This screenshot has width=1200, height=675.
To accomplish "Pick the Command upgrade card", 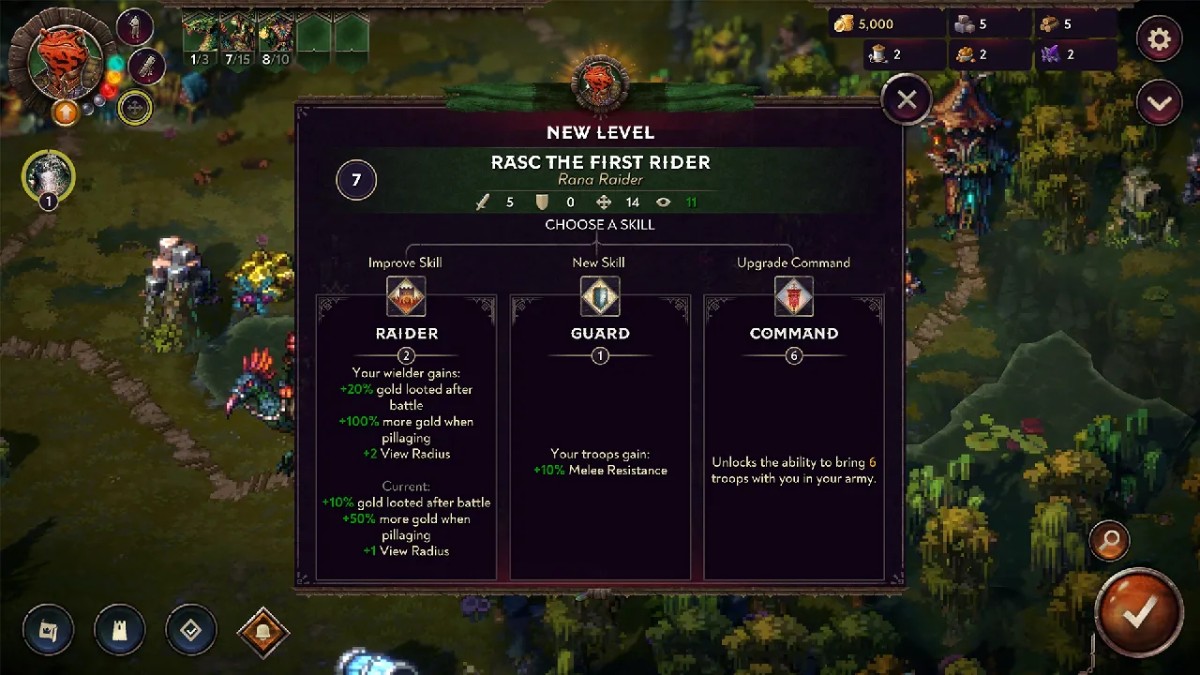I will click(x=794, y=437).
